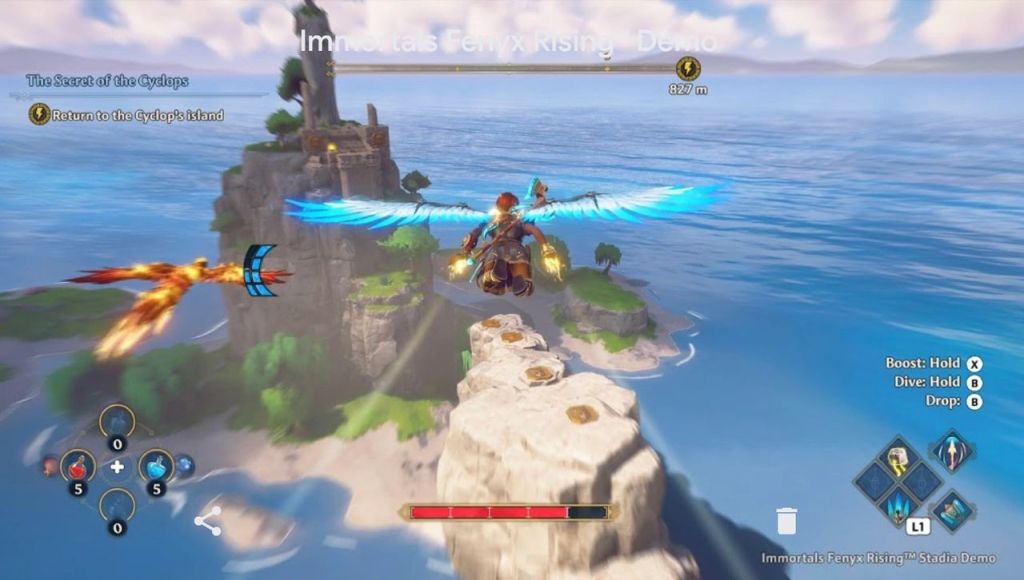Click the lightning bolt objective marker on the compass
Screen dimensions: 1024x580
(688, 68)
